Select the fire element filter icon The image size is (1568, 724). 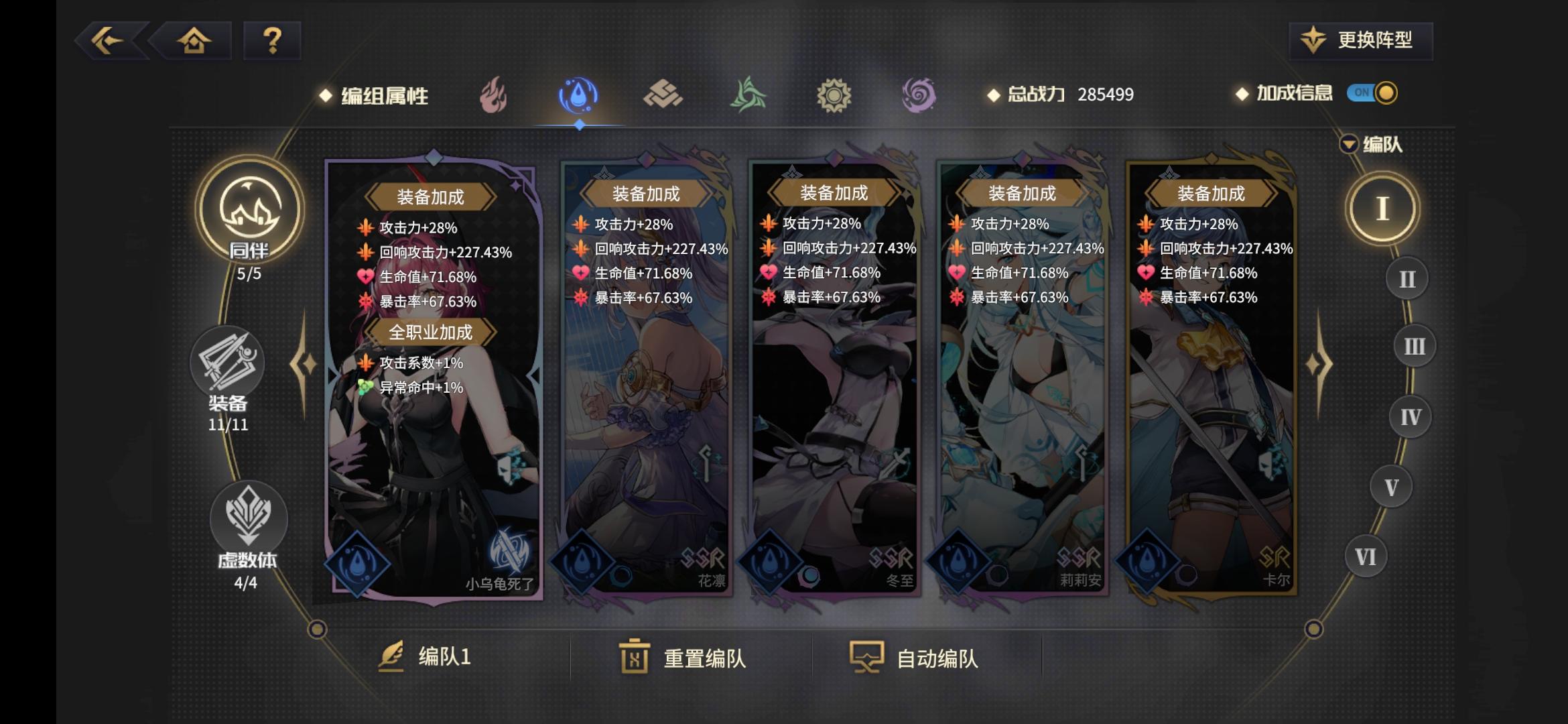[x=494, y=96]
